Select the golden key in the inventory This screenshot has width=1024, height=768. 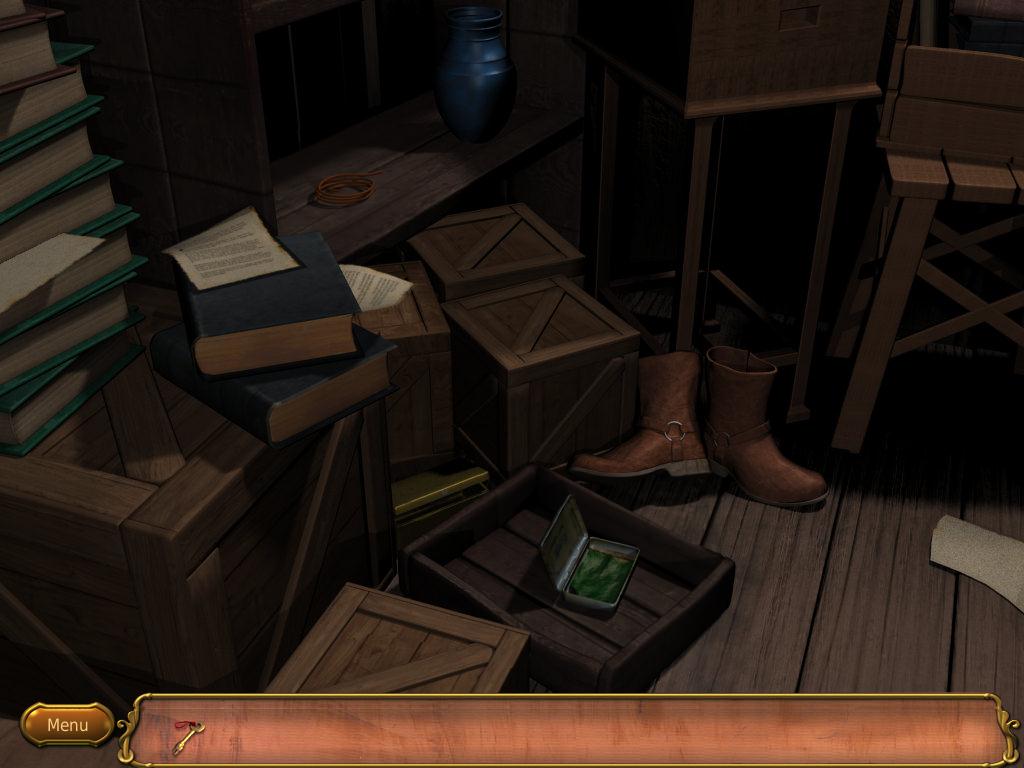[186, 736]
